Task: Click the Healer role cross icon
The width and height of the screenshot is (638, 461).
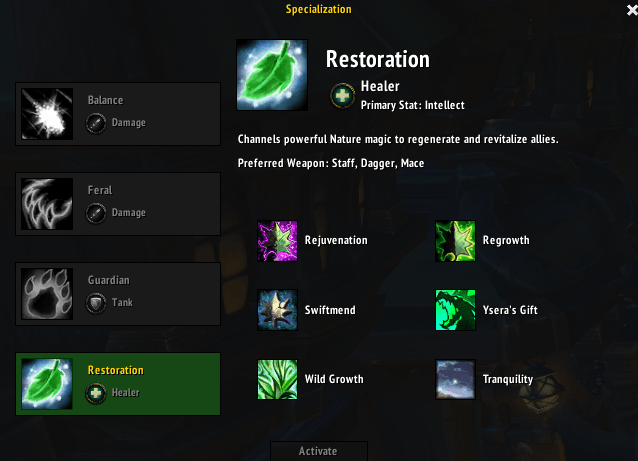Action: click(x=342, y=95)
